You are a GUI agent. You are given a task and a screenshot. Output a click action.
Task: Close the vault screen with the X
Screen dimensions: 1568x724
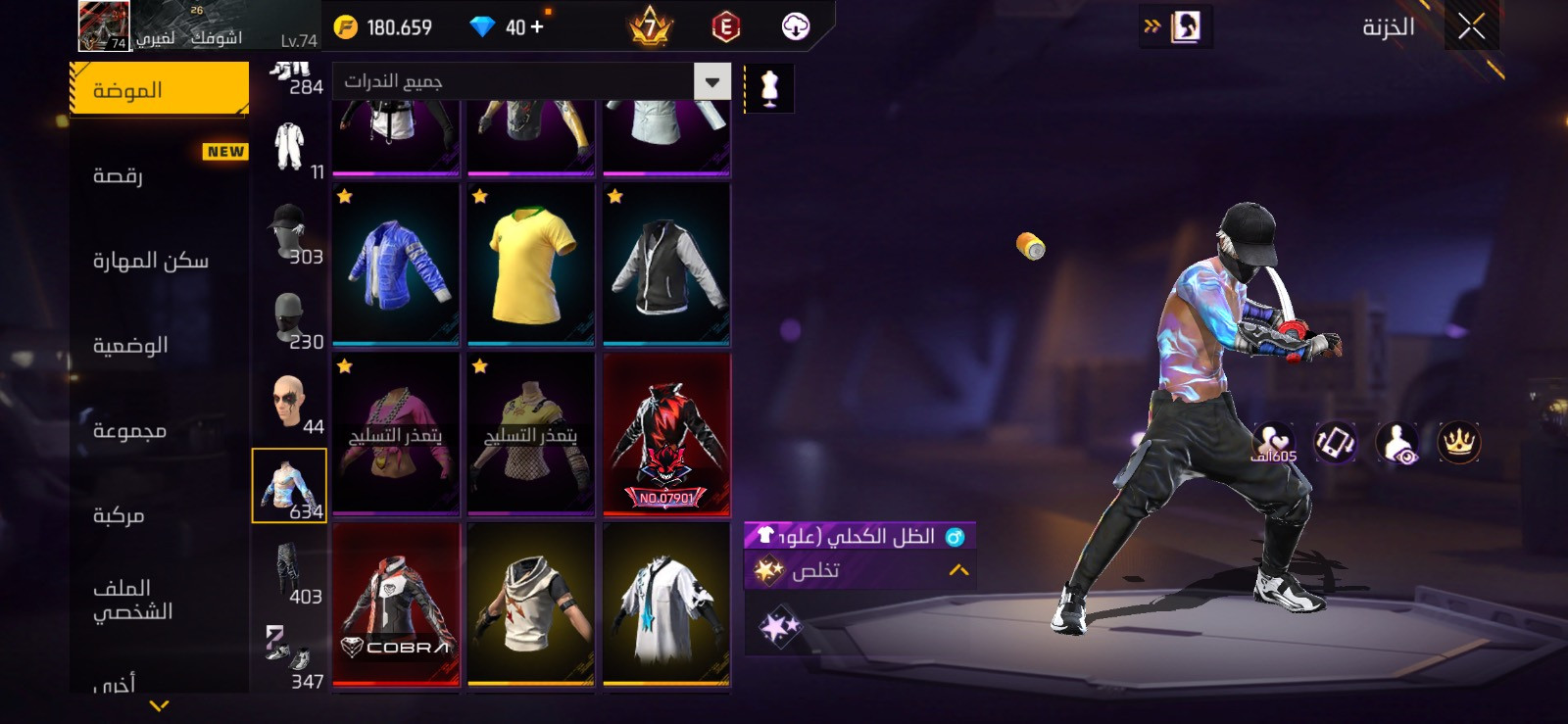pos(1471,26)
